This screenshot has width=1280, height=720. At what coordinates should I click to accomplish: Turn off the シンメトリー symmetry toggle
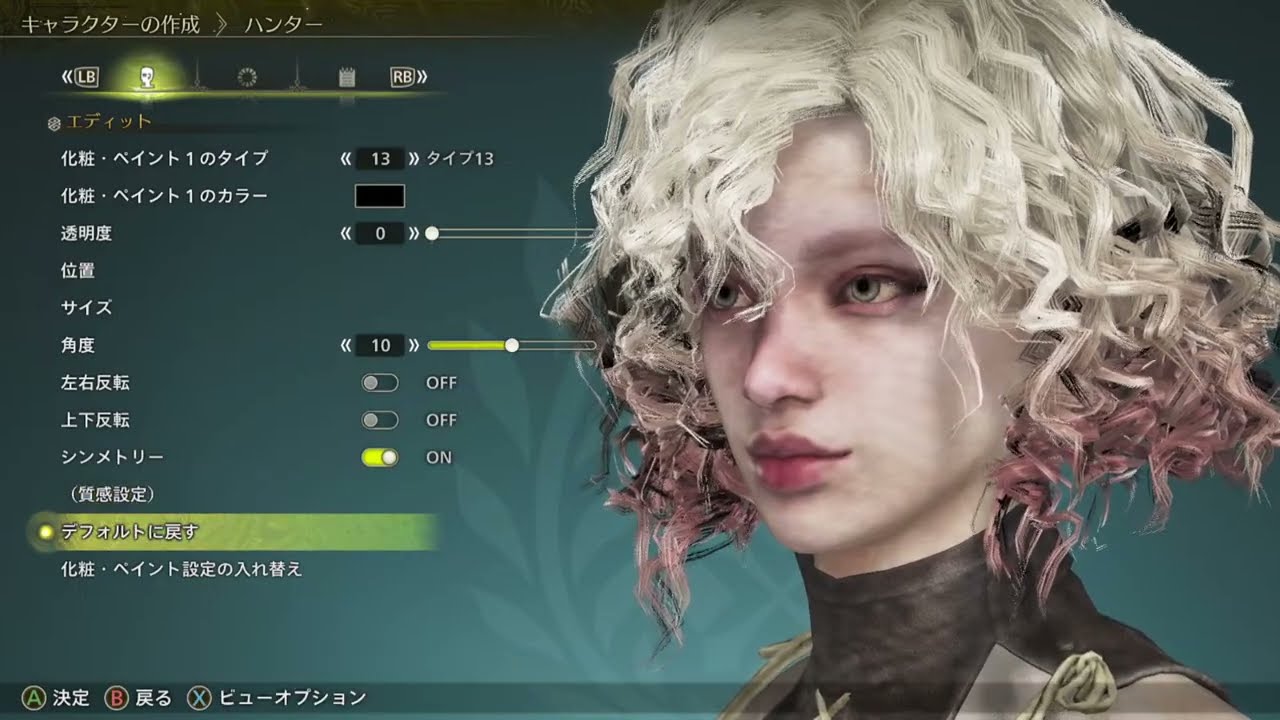pyautogui.click(x=380, y=457)
